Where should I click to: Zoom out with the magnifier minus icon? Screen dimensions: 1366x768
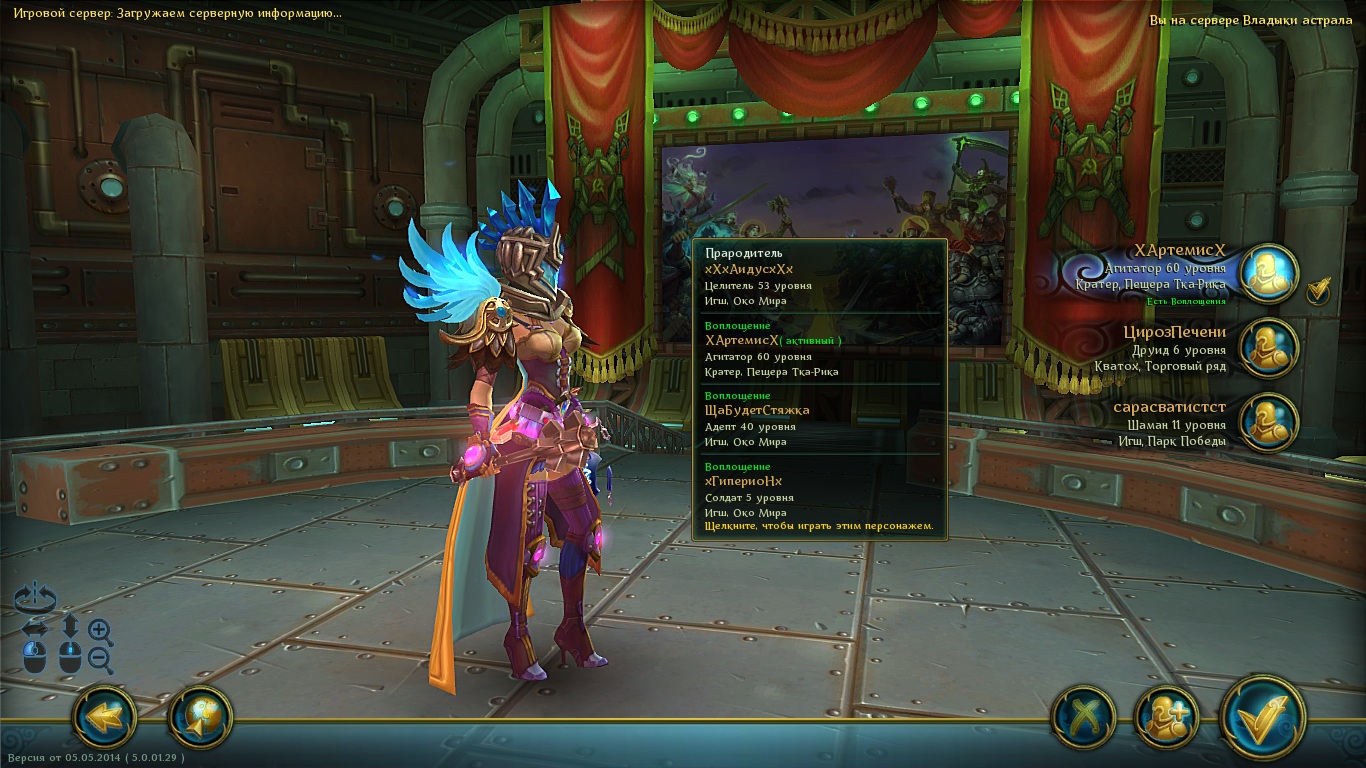click(x=100, y=659)
